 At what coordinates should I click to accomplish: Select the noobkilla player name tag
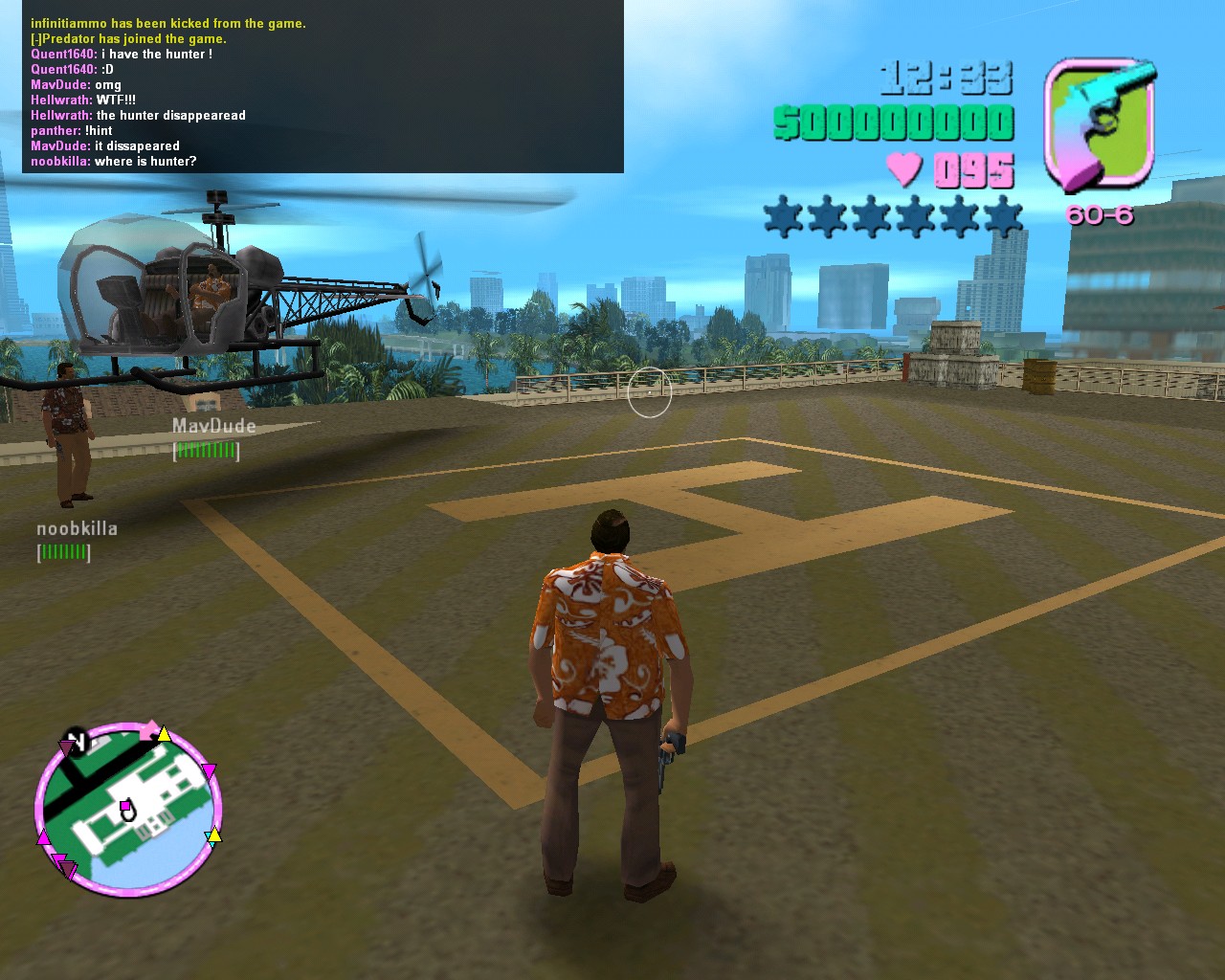77,528
